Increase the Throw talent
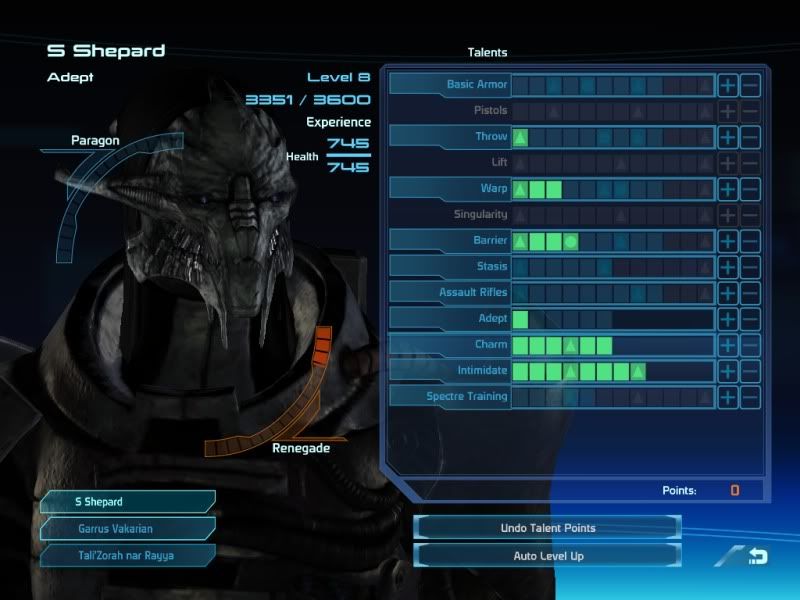 click(728, 136)
